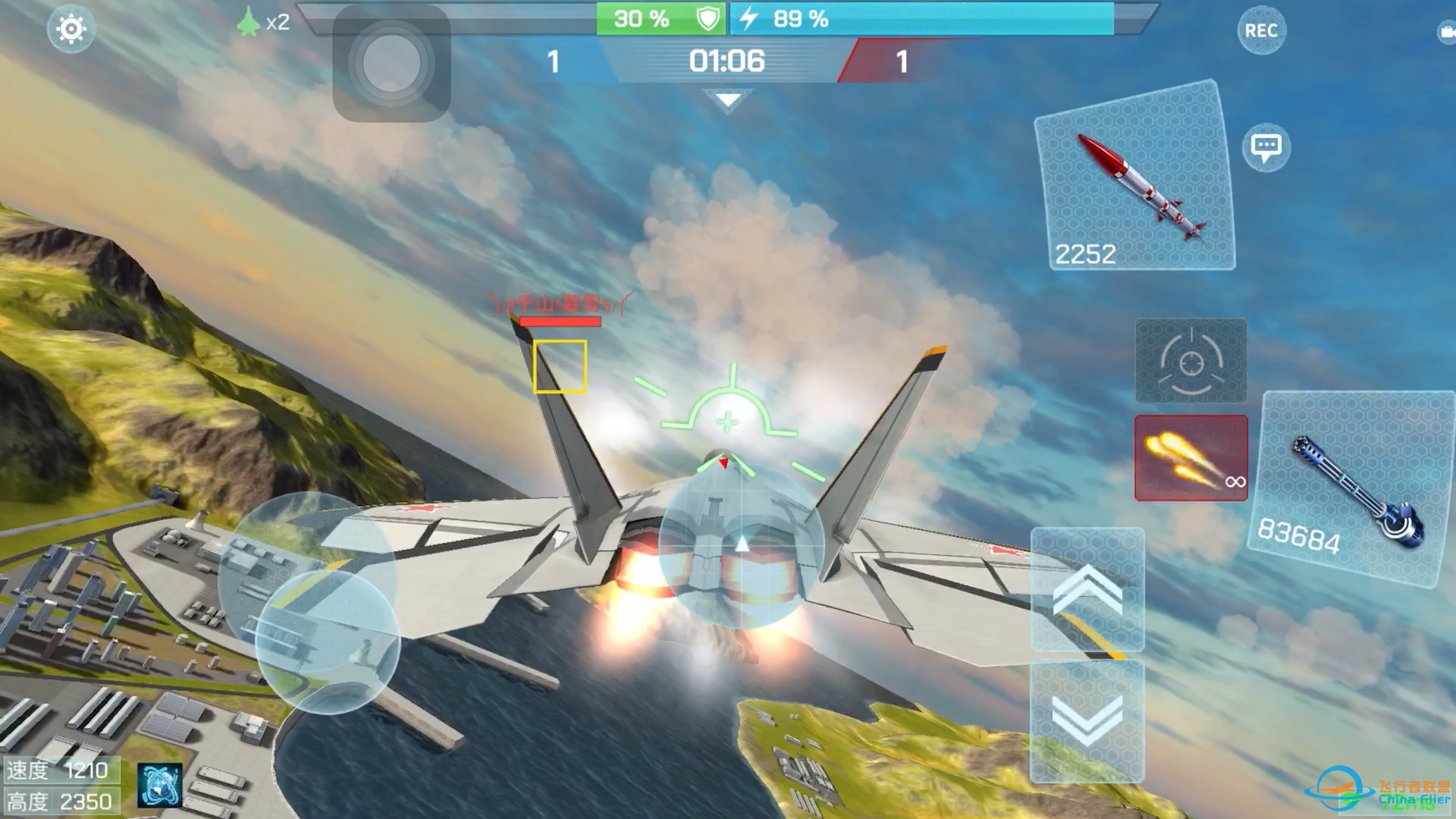Expand the panel via the arrow below the timer
The image size is (1456, 819).
(728, 99)
